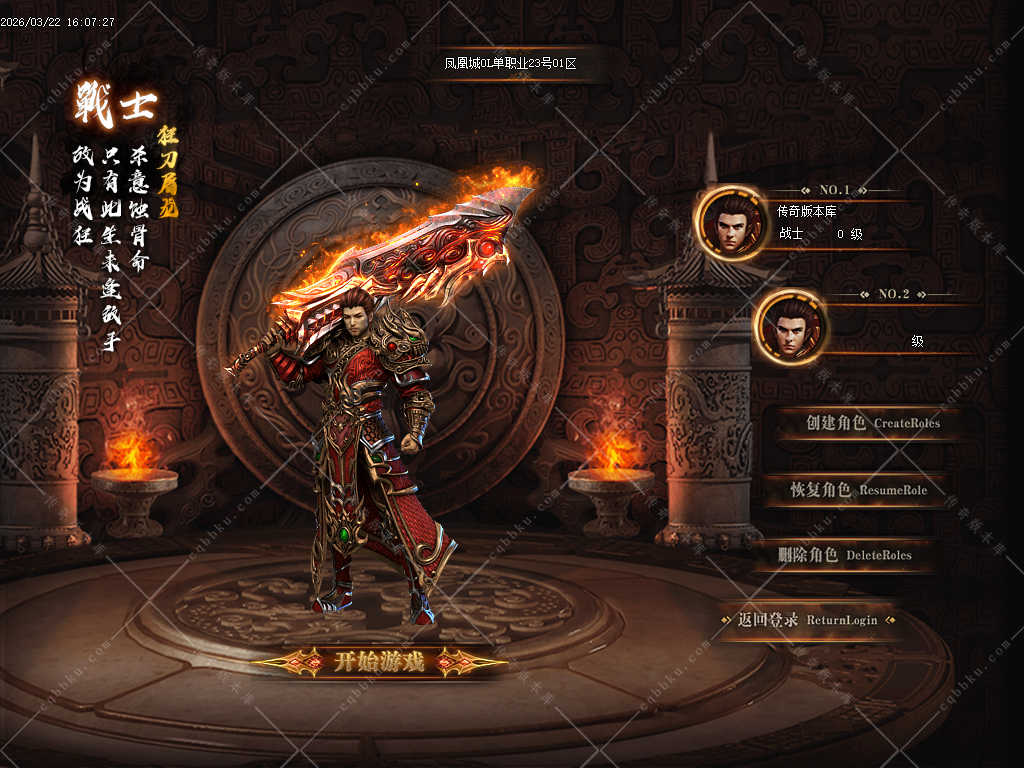Viewport: 1024px width, 768px height.
Task: Select DeleteRoles to remove a character
Action: (845, 555)
